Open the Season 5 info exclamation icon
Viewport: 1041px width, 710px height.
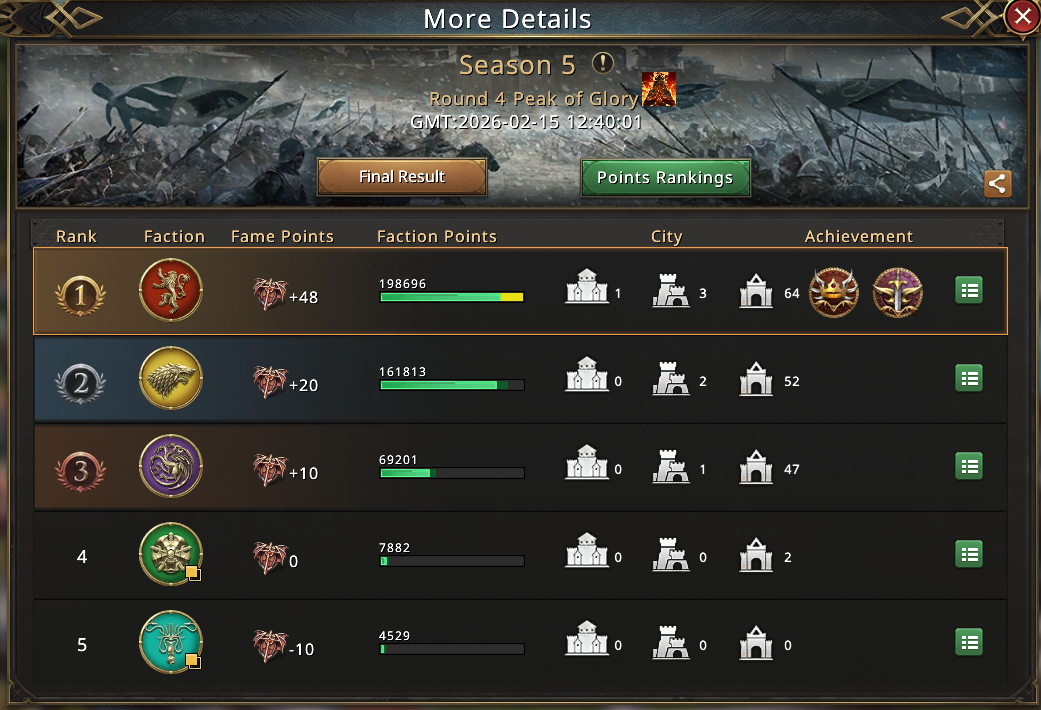click(x=602, y=64)
